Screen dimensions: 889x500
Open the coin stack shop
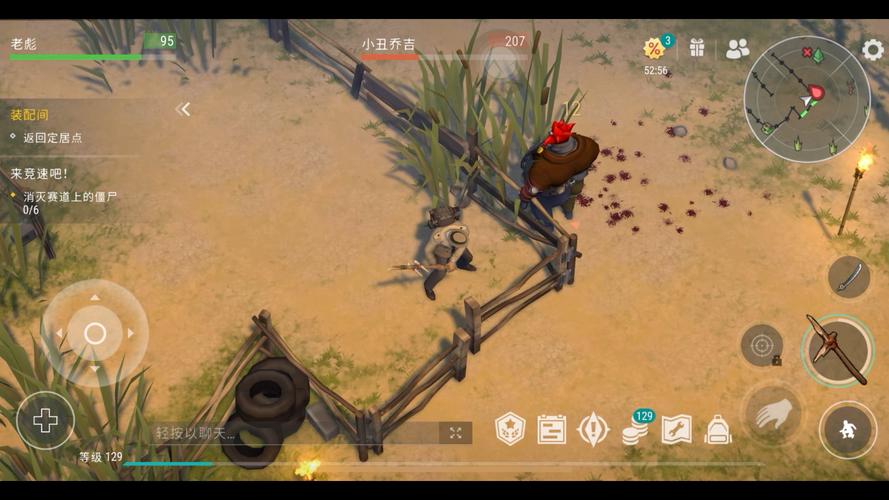click(x=634, y=431)
